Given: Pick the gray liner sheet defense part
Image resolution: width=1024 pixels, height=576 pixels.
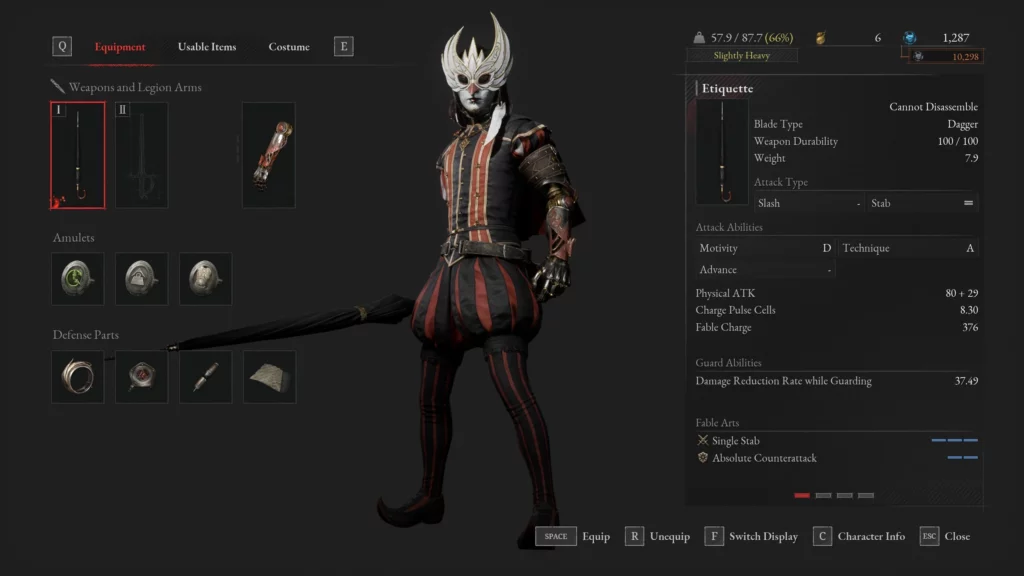Looking at the screenshot, I should [x=269, y=377].
